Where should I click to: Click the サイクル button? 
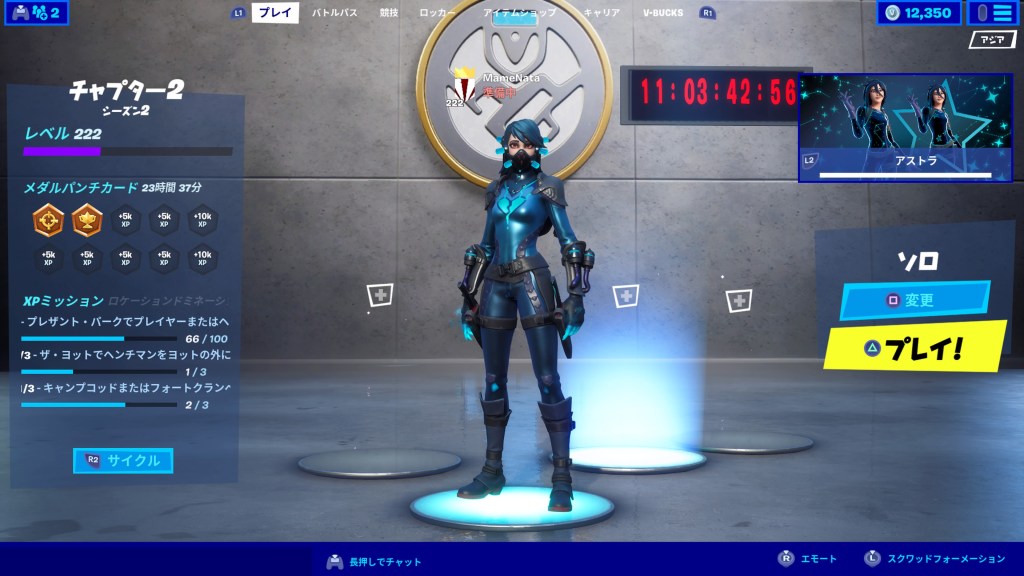click(x=123, y=461)
